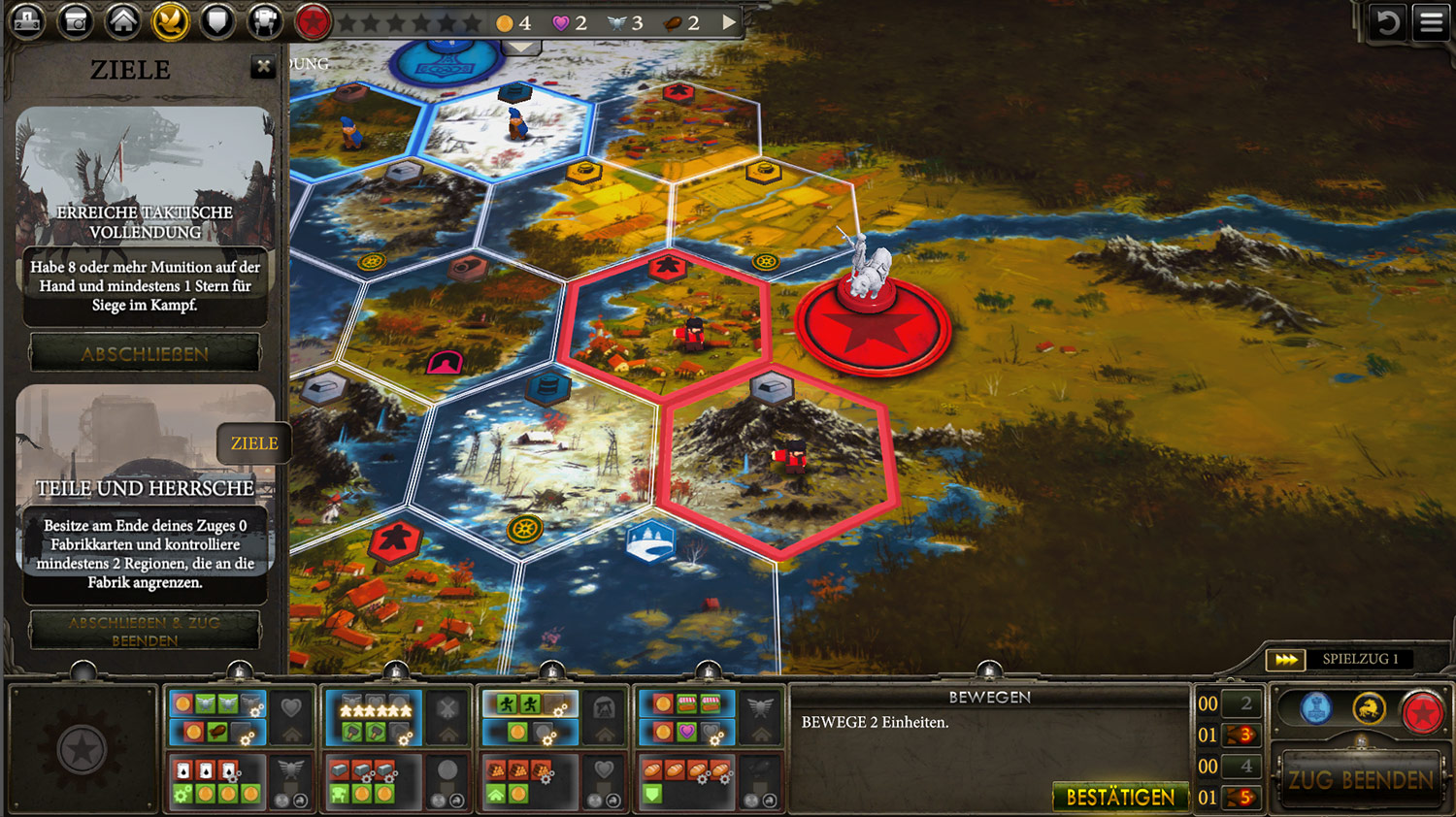
Task: Close the Ziele objectives panel
Action: point(263,67)
